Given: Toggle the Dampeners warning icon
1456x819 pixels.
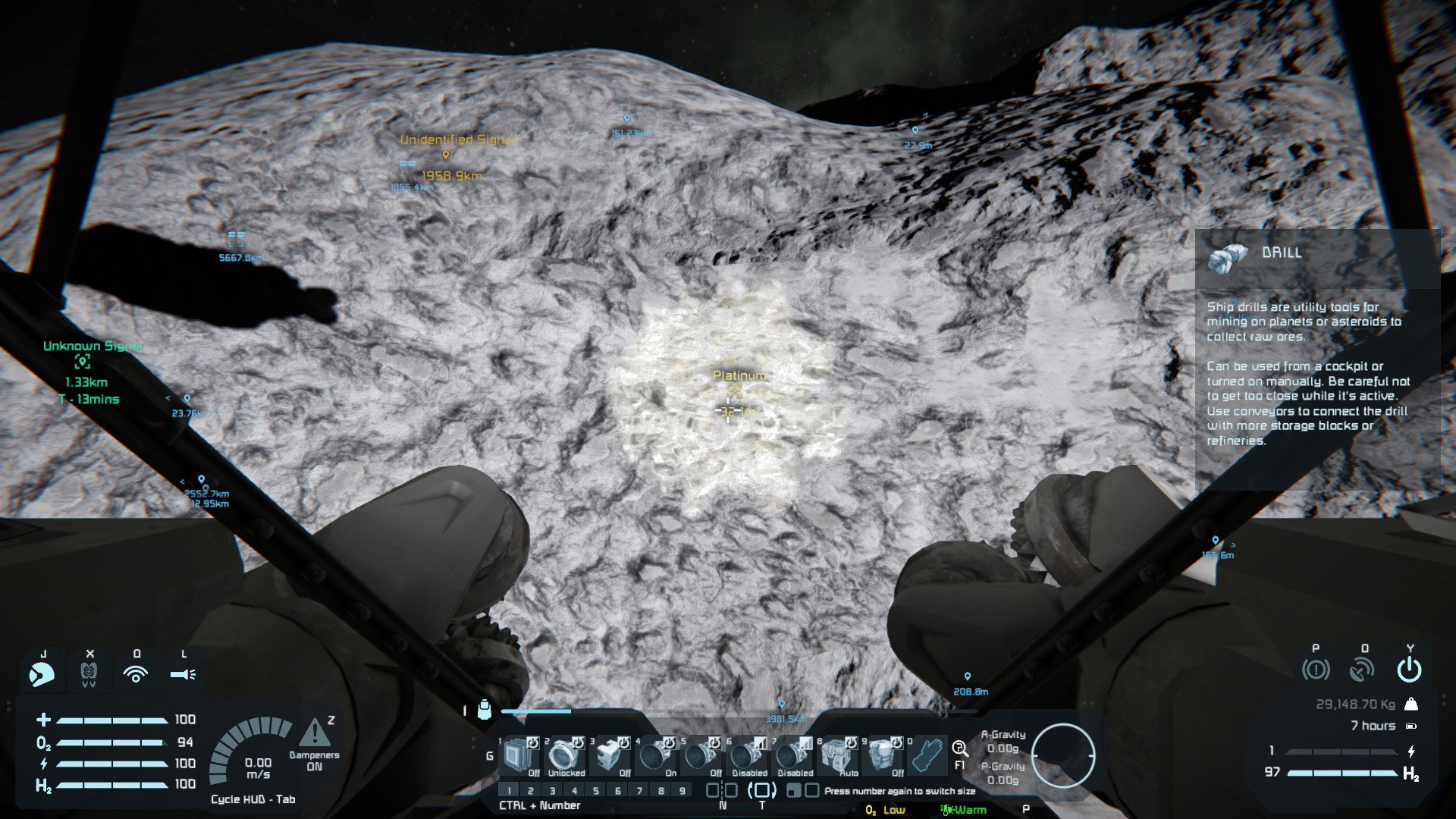Looking at the screenshot, I should [314, 734].
